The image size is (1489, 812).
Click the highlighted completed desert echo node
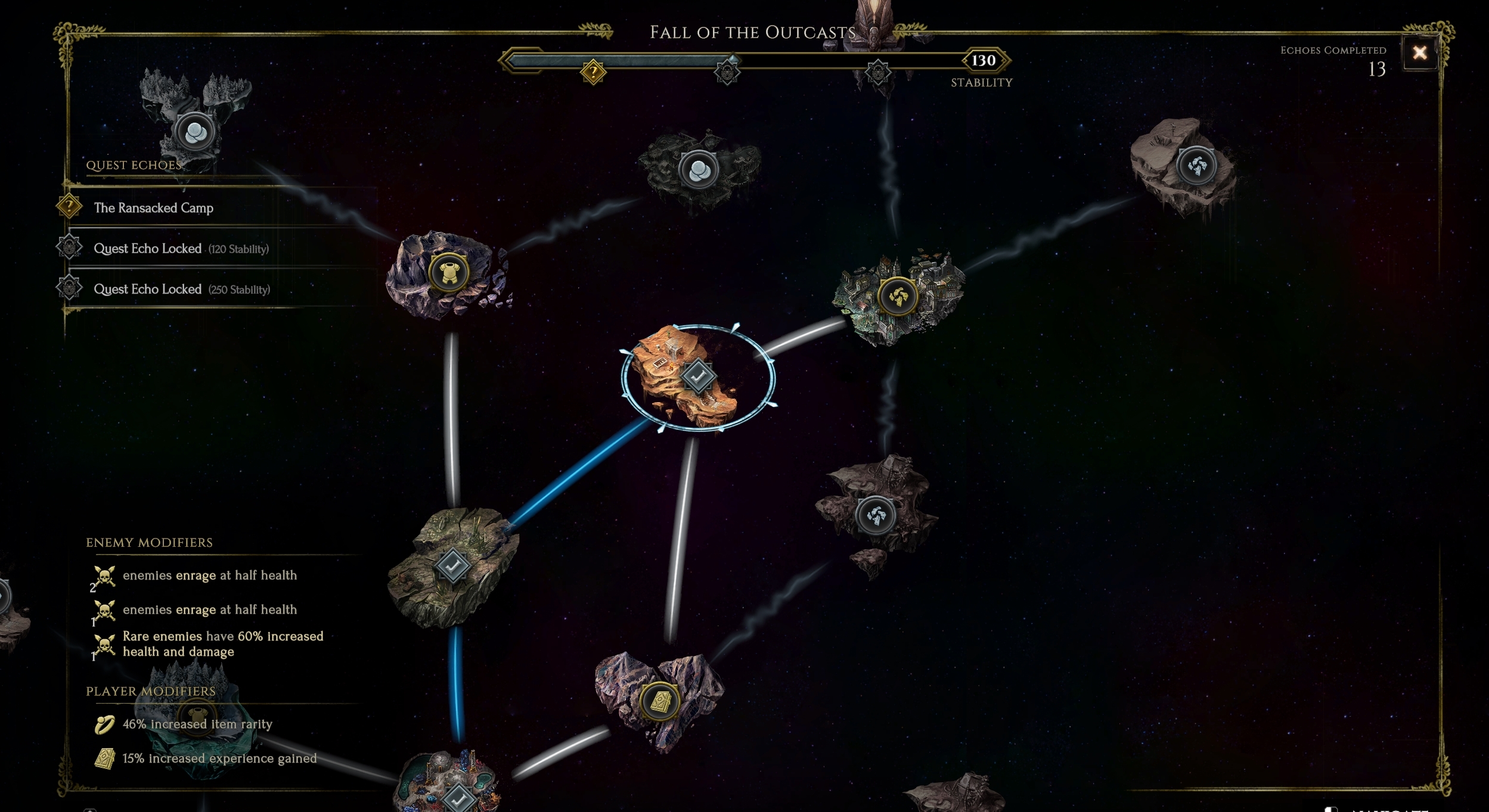(698, 376)
